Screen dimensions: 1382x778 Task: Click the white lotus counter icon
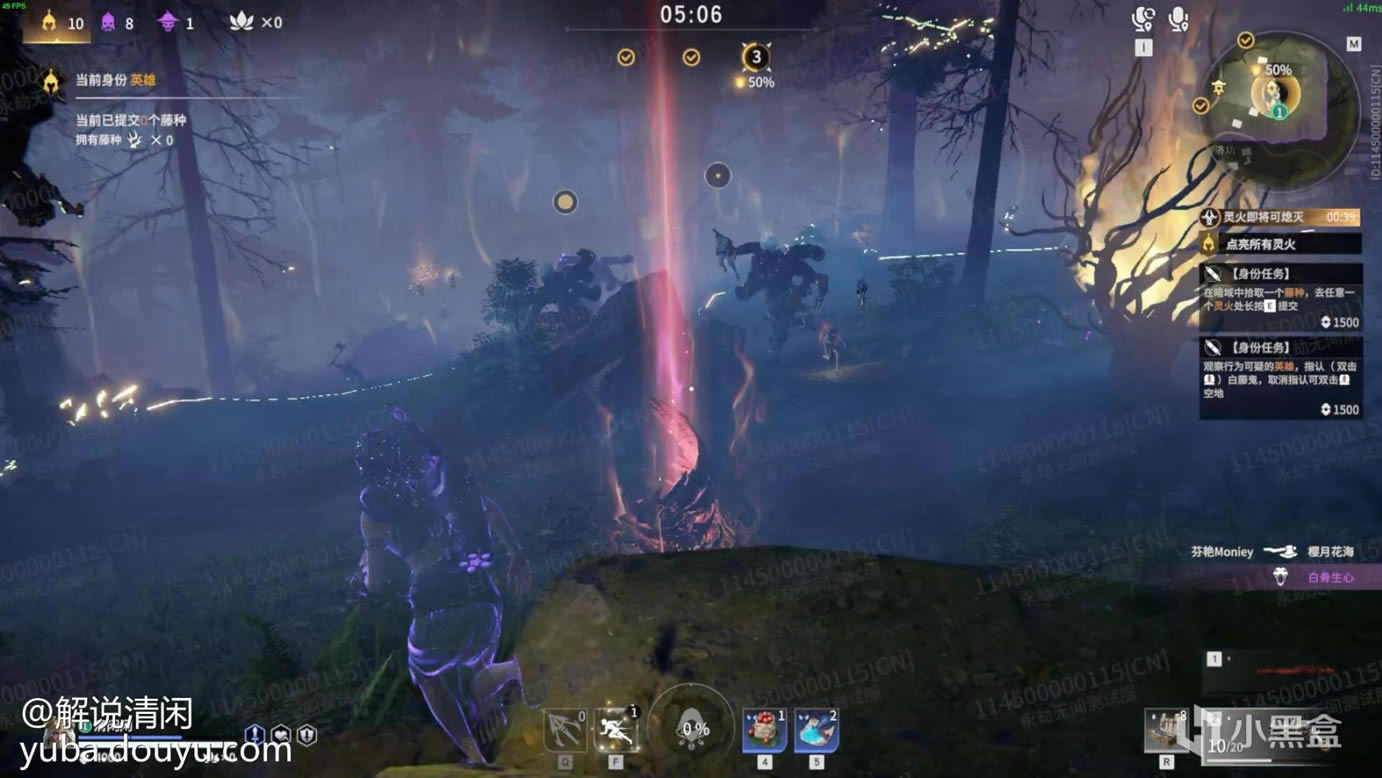coord(242,22)
